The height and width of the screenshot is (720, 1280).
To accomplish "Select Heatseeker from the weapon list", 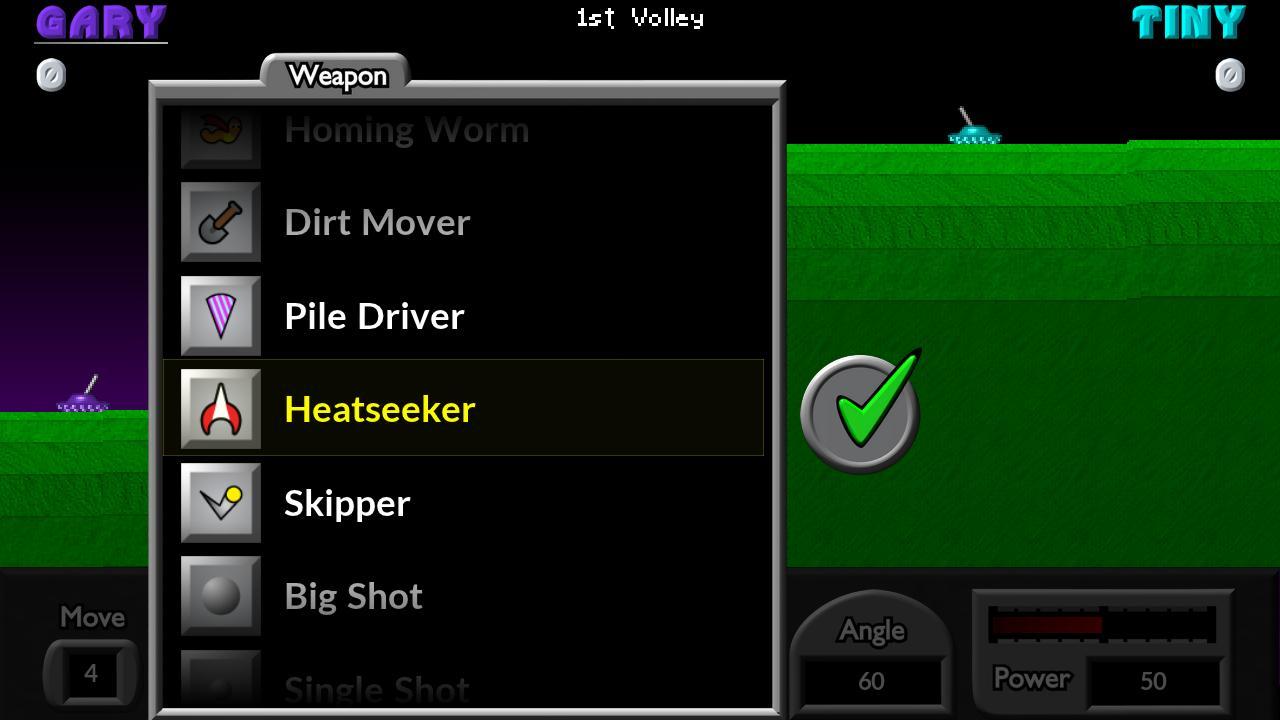I will point(380,408).
